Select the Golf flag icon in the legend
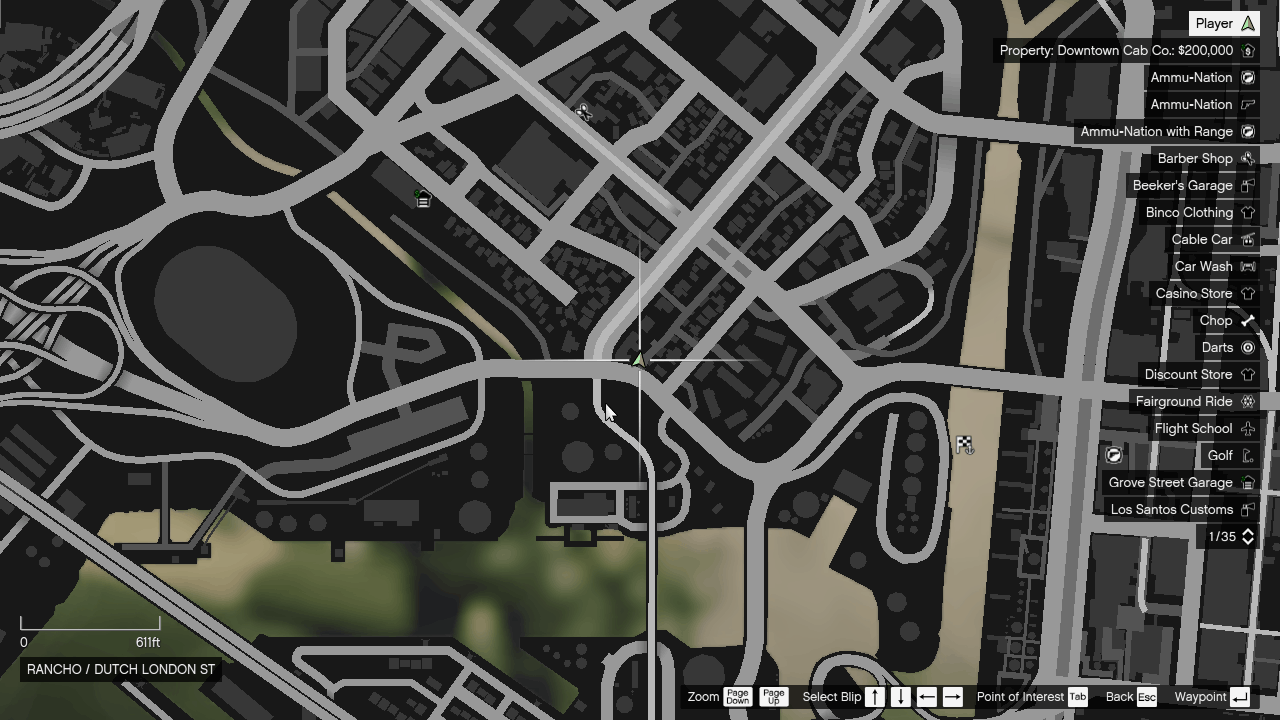 coord(1248,455)
